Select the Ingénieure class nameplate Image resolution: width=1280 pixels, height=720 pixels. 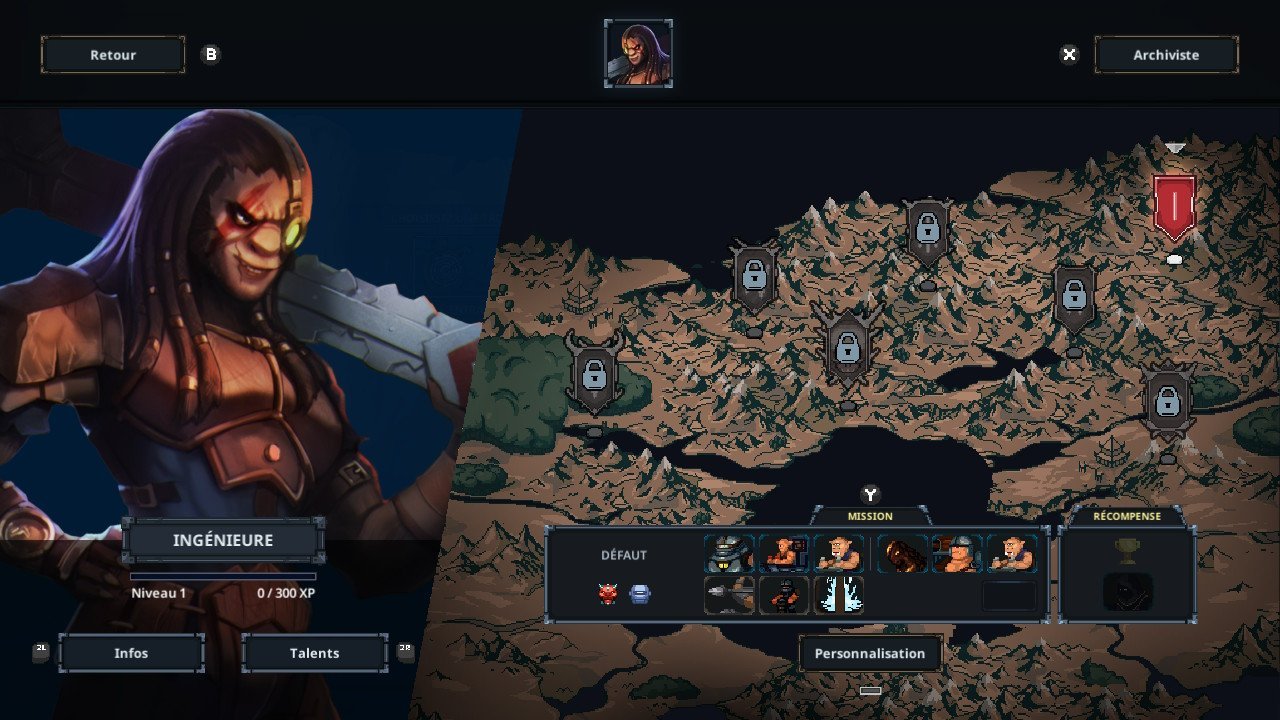[223, 541]
